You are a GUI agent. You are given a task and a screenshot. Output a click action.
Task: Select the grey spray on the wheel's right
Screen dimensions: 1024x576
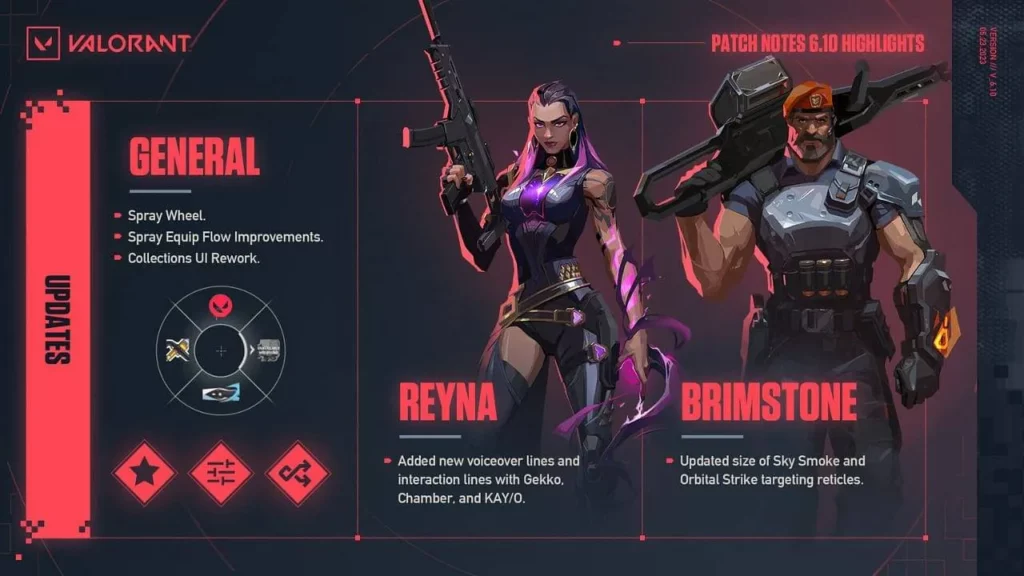pyautogui.click(x=269, y=351)
